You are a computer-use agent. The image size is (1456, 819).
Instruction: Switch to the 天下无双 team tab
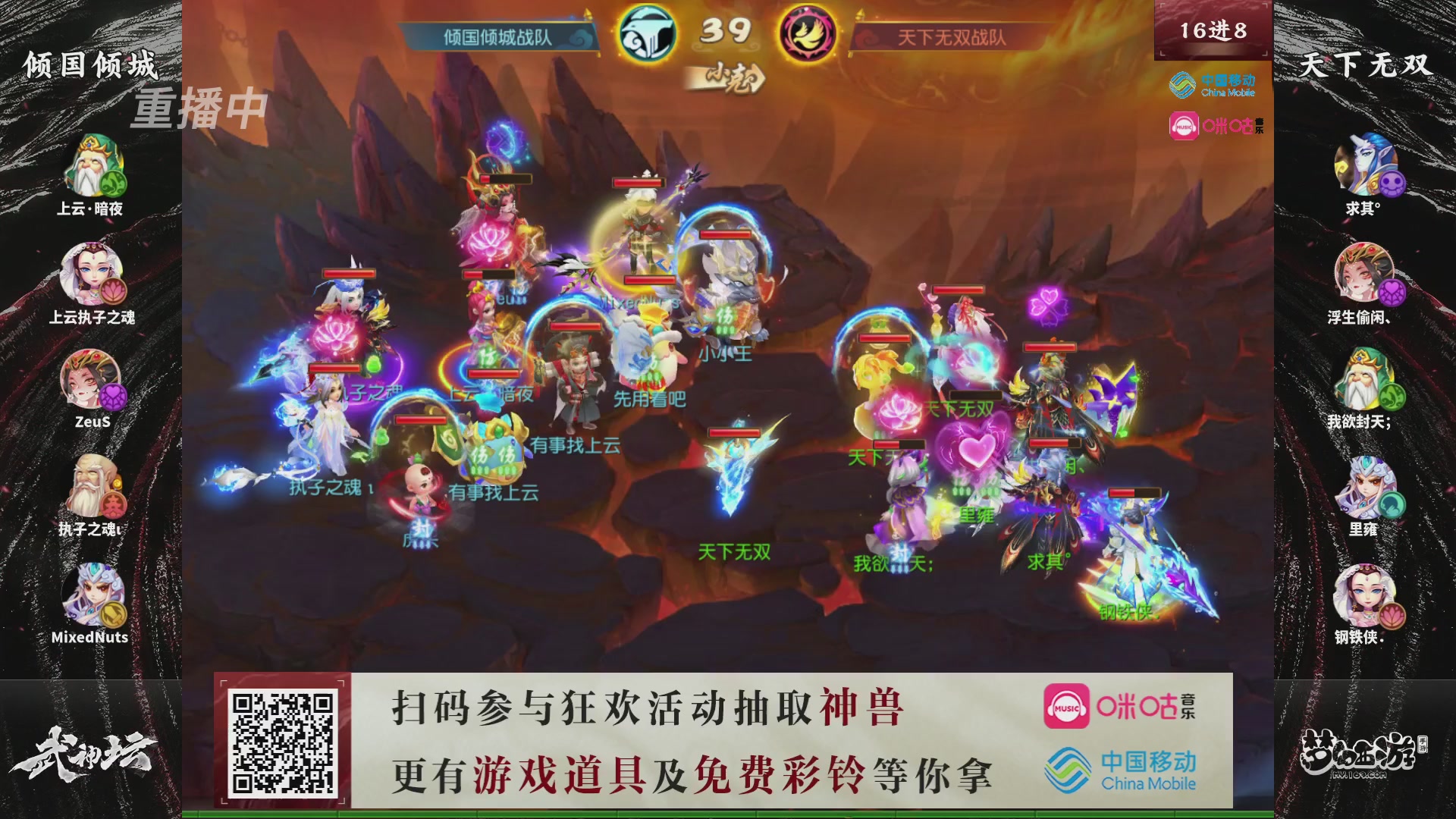tap(1367, 63)
